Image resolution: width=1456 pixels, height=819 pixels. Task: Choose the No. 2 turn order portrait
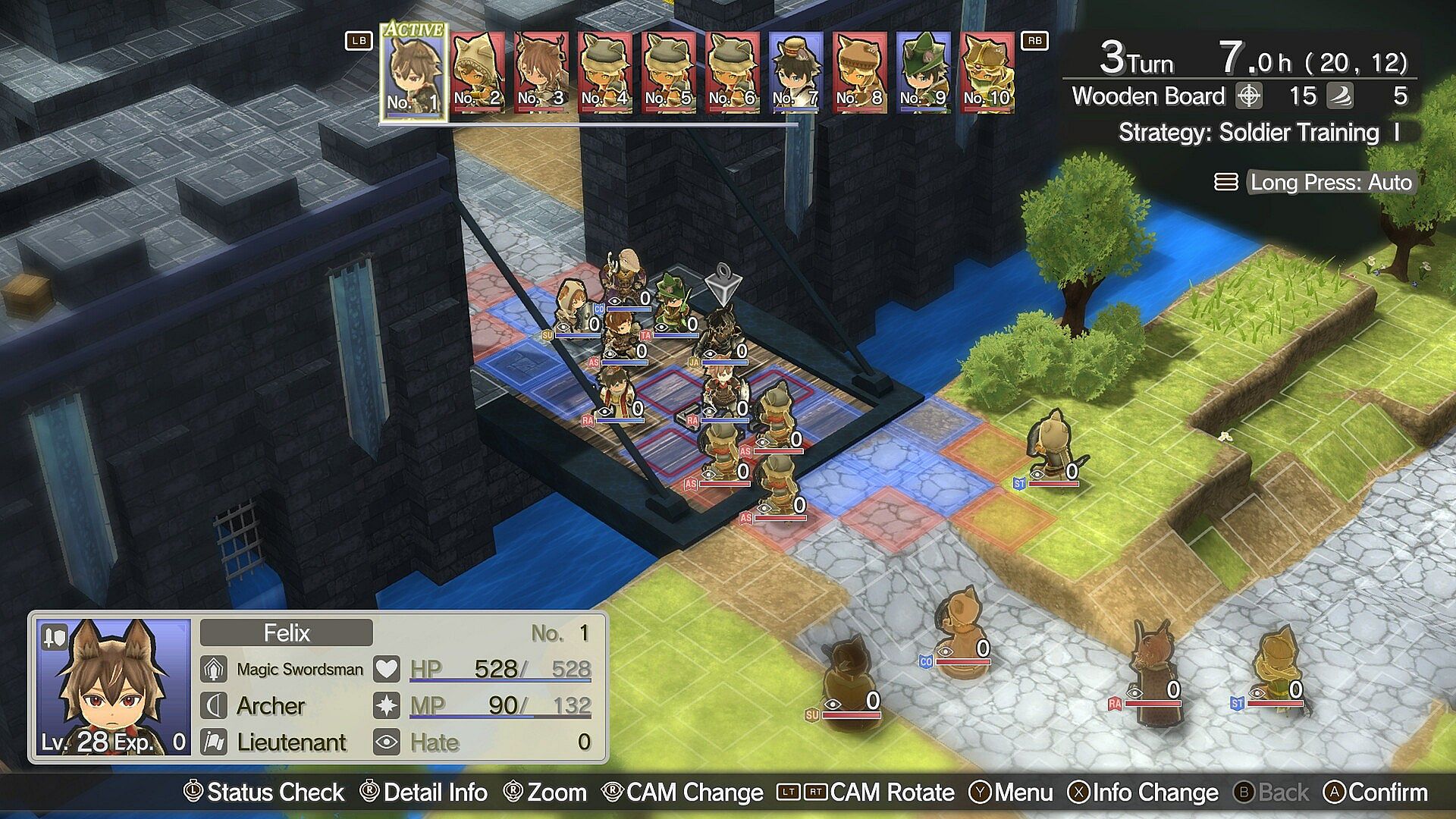click(x=478, y=73)
